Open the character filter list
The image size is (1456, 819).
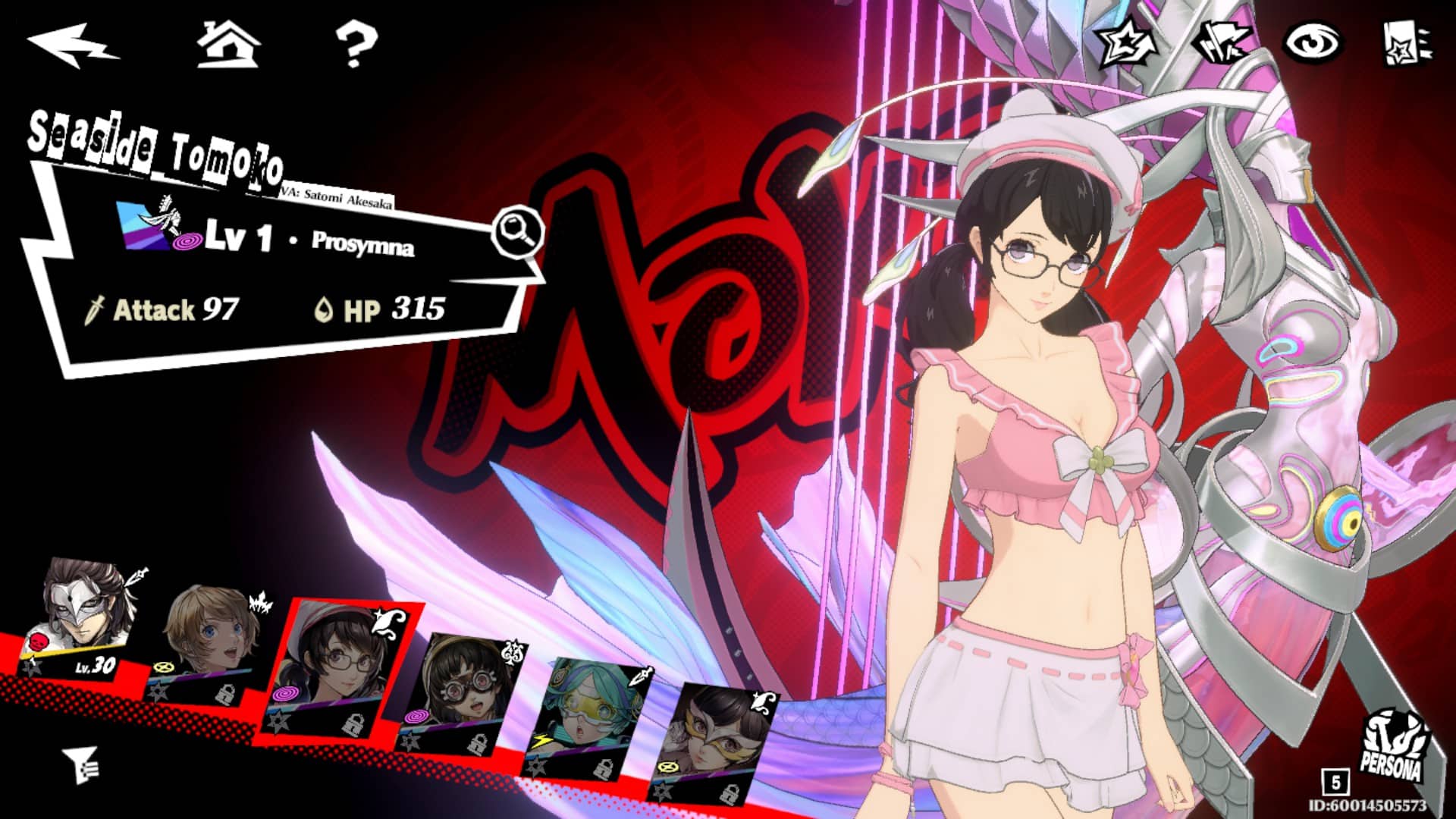pyautogui.click(x=80, y=764)
